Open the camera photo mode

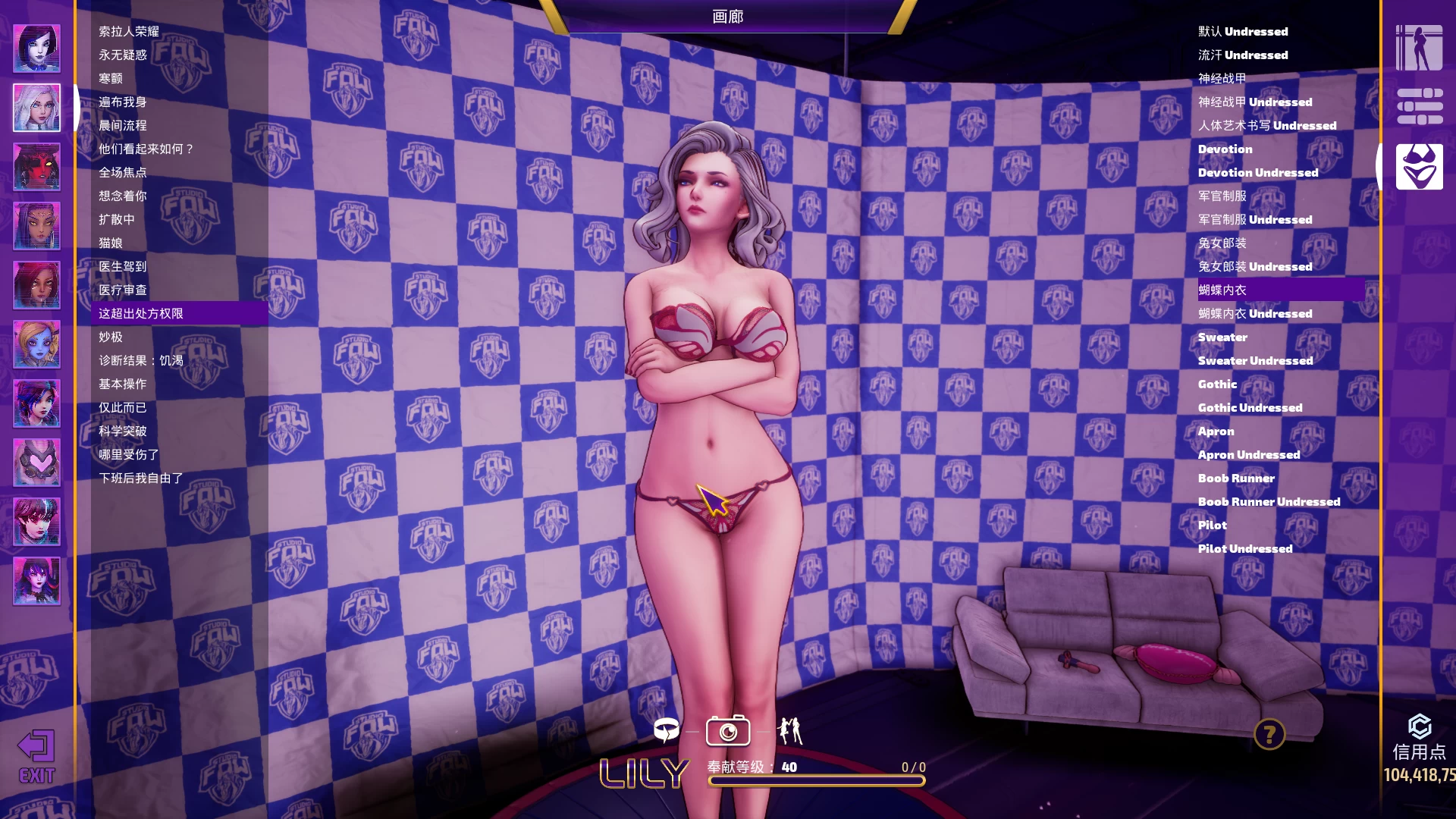(727, 732)
